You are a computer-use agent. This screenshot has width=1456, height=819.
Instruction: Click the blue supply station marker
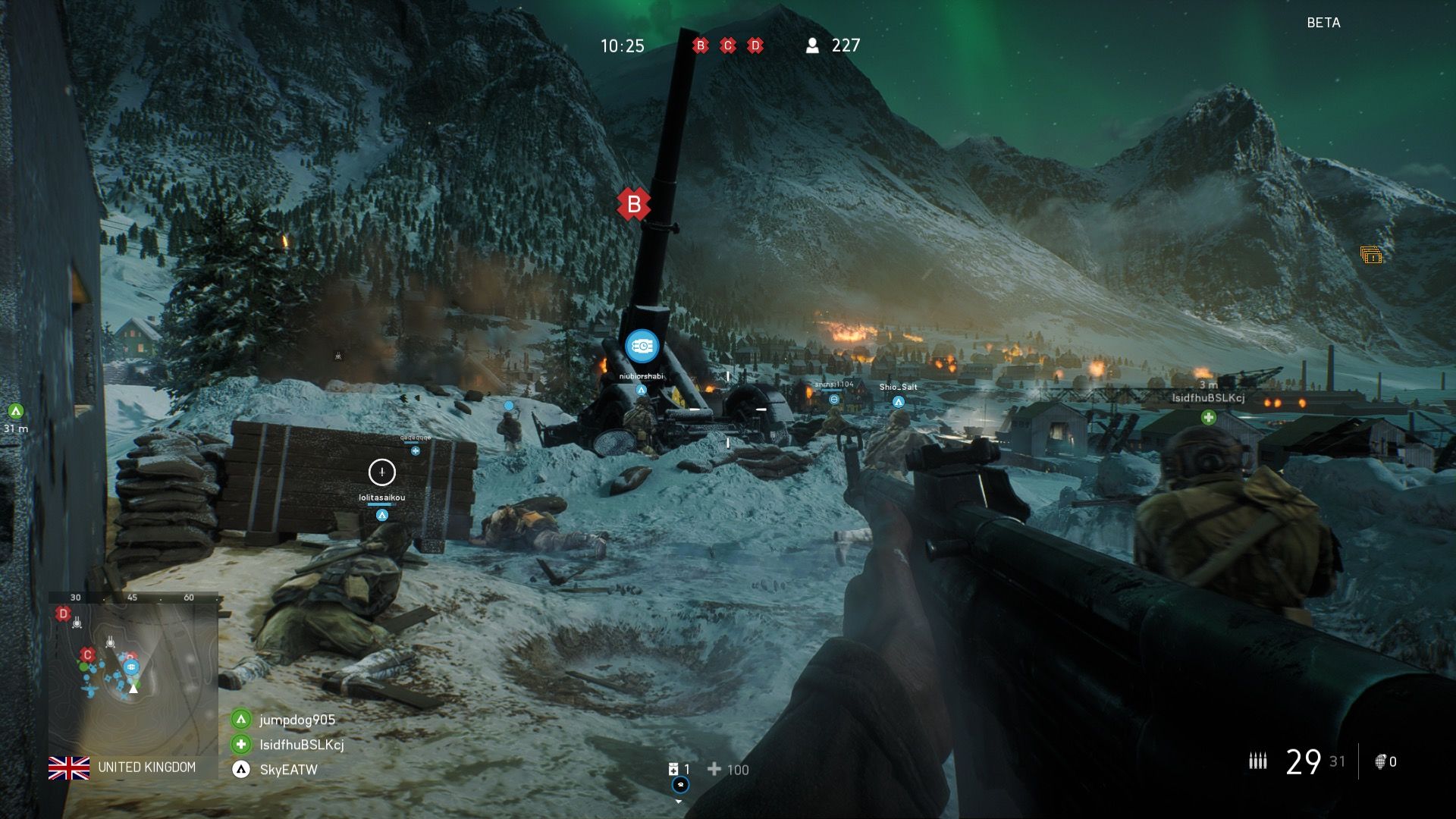pyautogui.click(x=642, y=346)
